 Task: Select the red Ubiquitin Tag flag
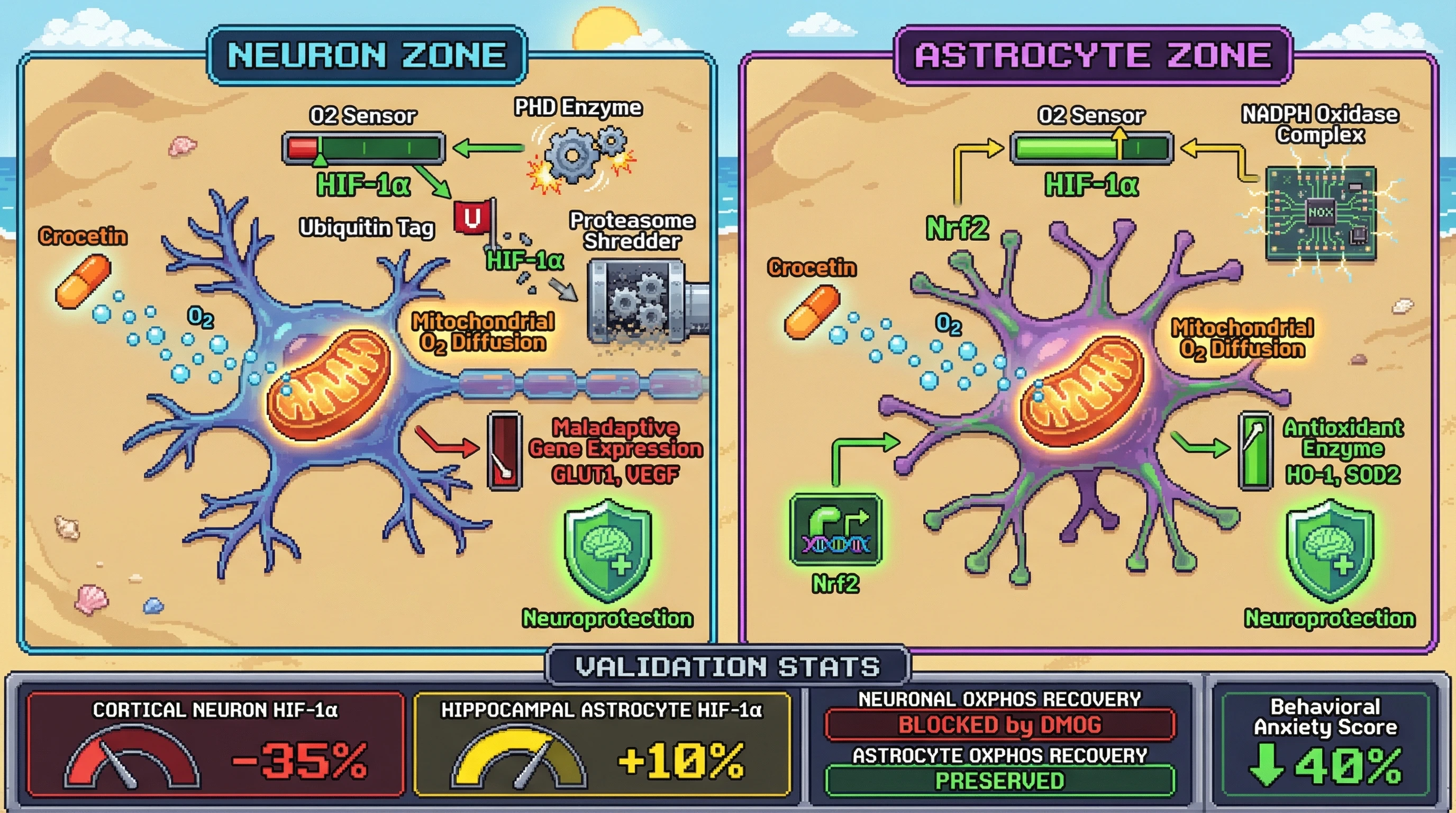(x=473, y=218)
